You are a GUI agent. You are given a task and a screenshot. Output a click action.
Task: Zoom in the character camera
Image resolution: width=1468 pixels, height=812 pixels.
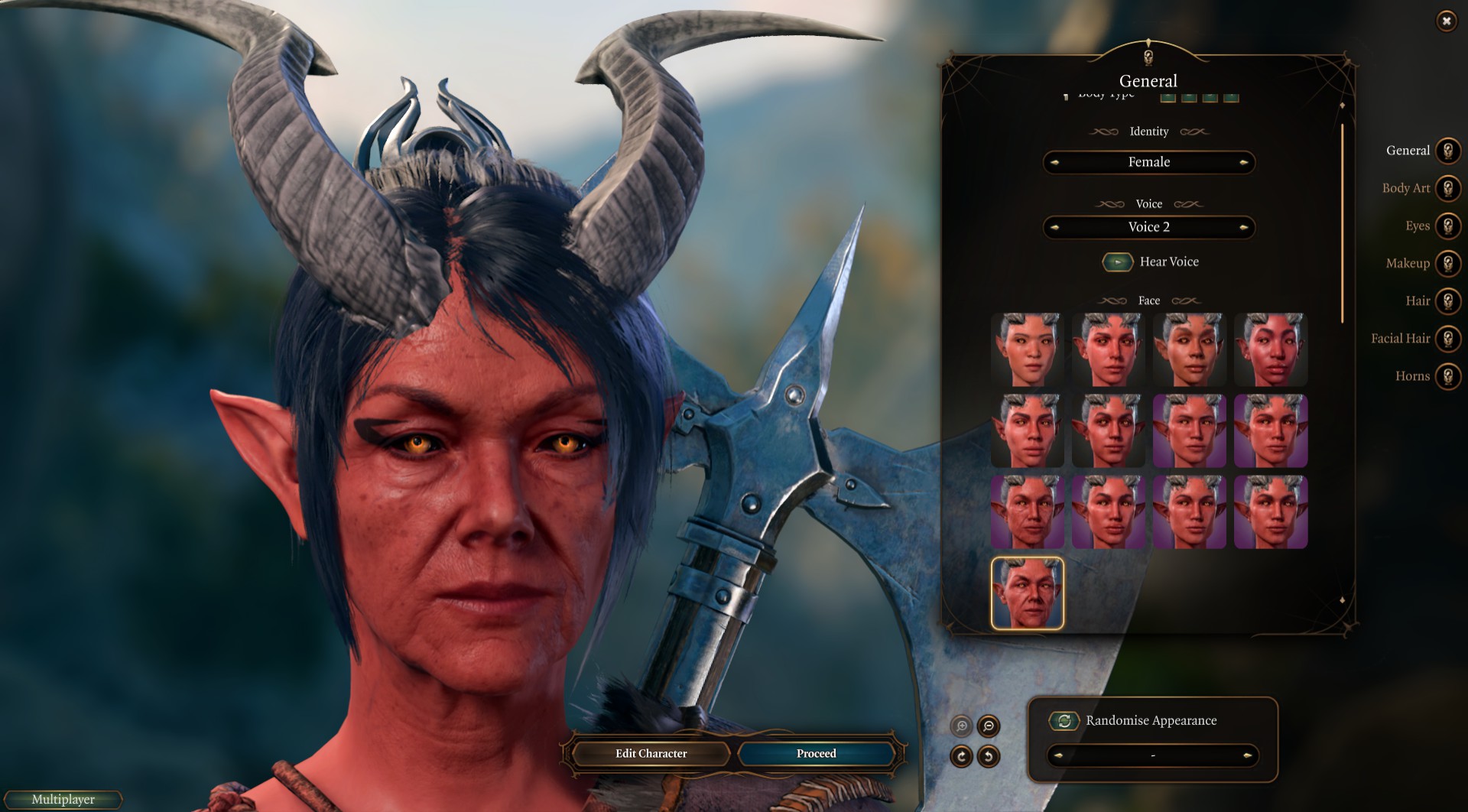(x=962, y=726)
